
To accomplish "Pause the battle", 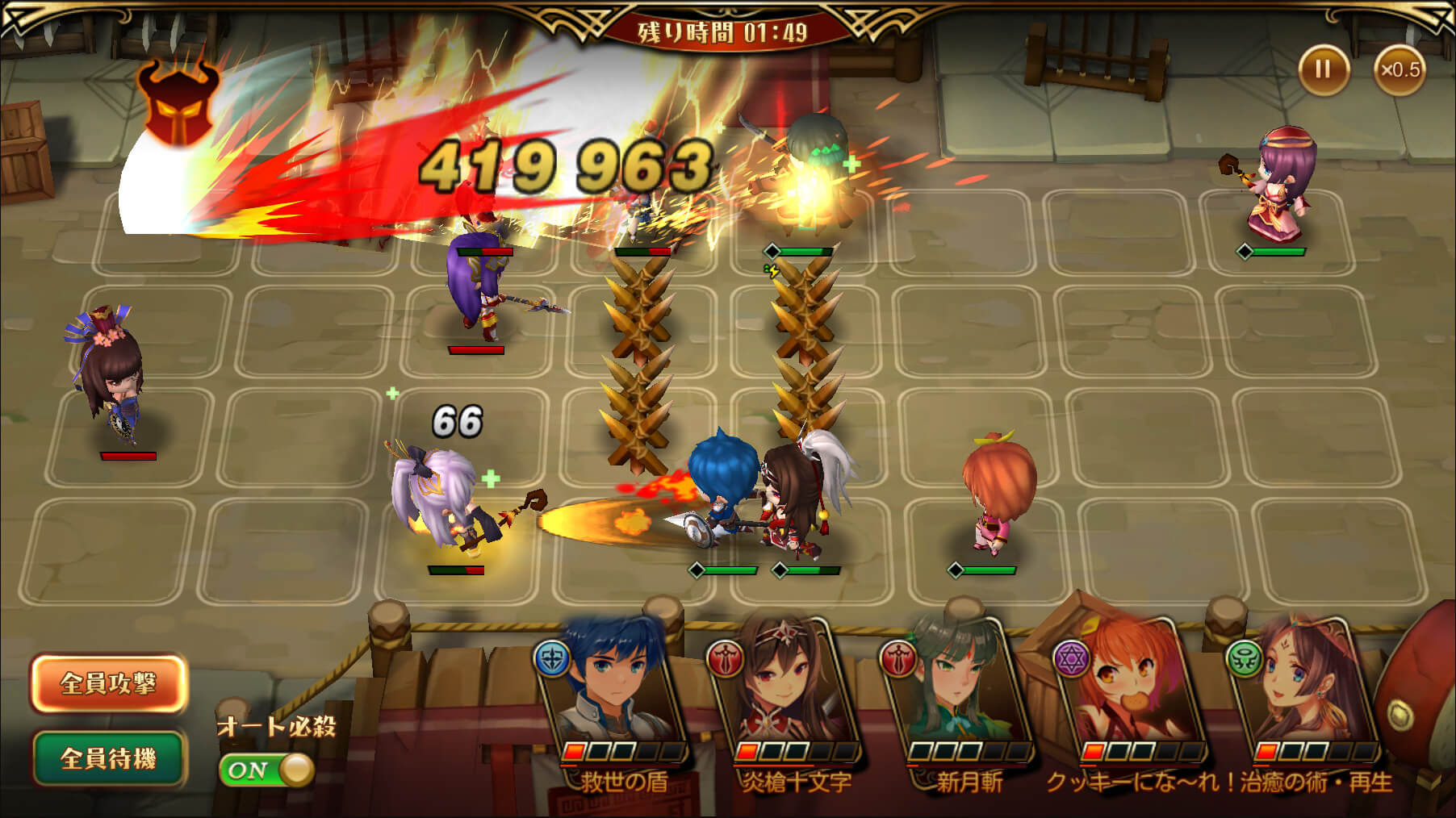I will [x=1323, y=69].
